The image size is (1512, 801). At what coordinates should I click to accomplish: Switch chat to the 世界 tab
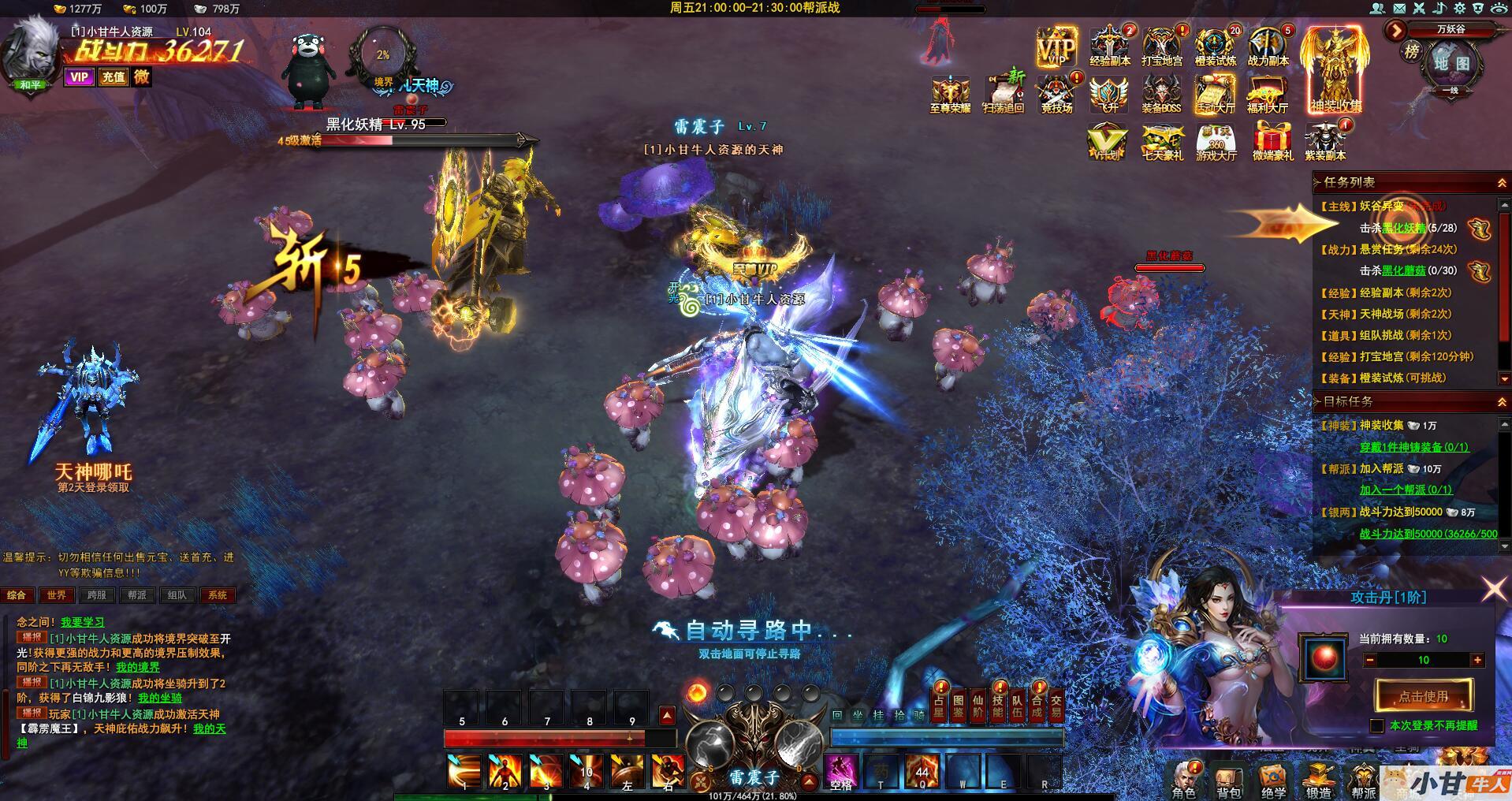(56, 595)
